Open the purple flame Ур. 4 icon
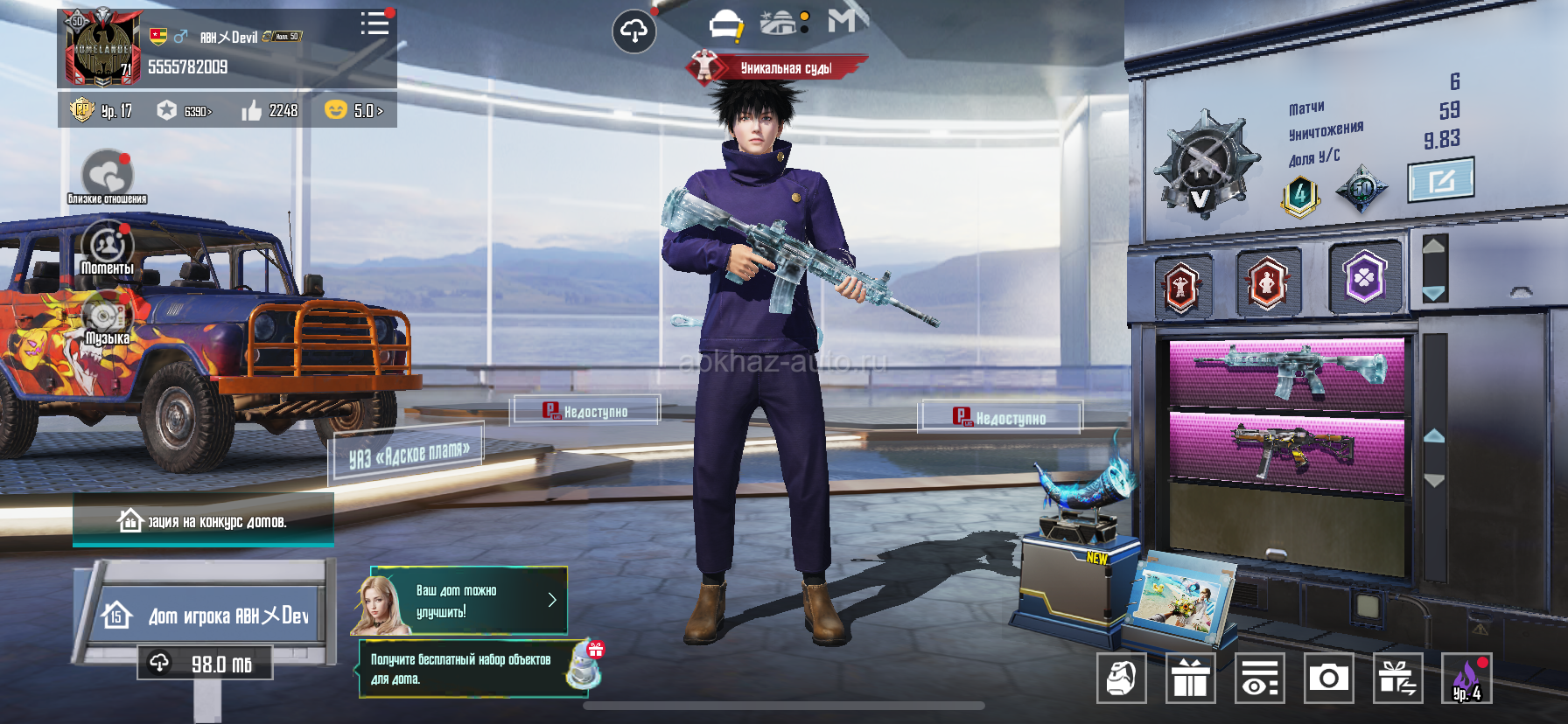This screenshot has width=1568, height=724. click(x=1466, y=678)
